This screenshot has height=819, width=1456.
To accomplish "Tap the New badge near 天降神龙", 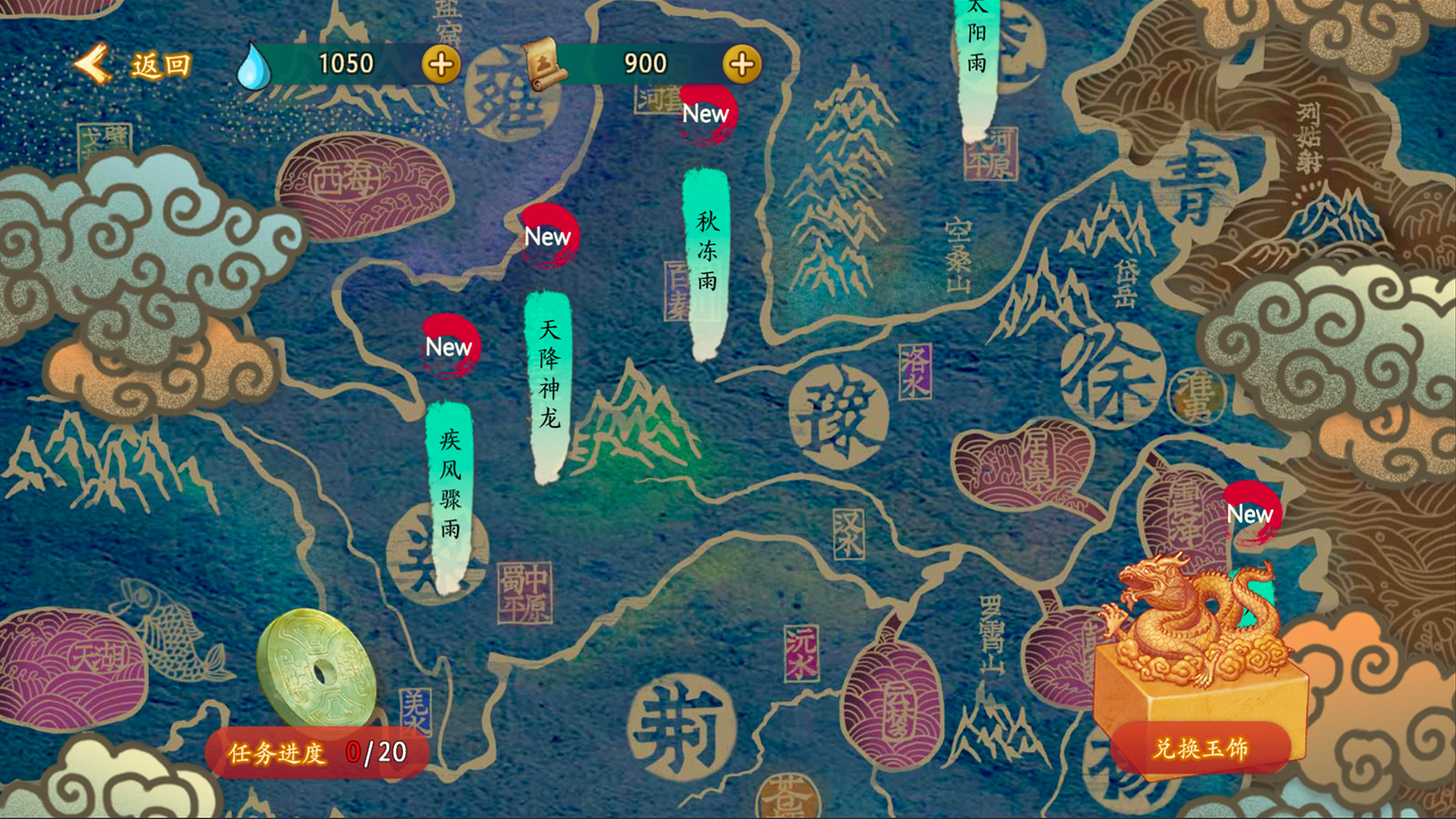I will 548,237.
